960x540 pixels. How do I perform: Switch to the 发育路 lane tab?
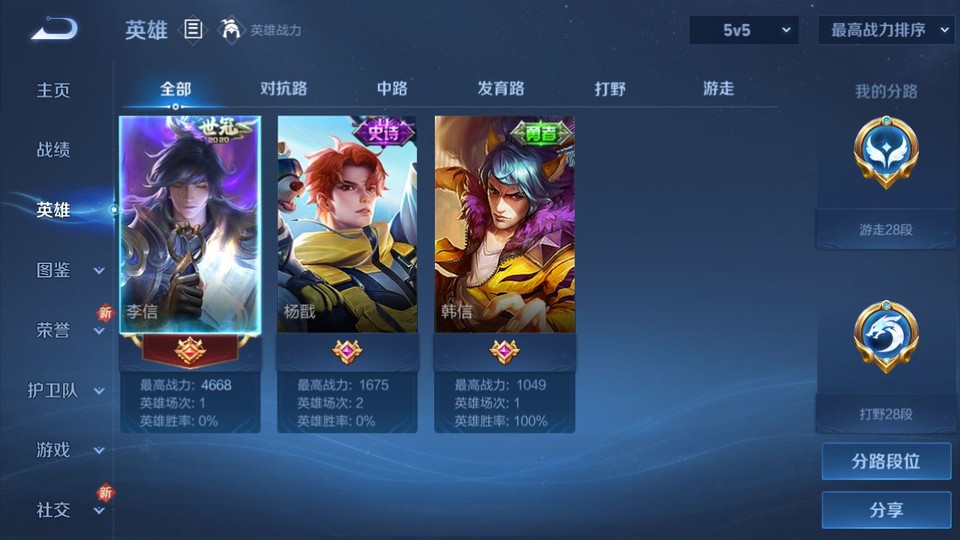pos(501,88)
